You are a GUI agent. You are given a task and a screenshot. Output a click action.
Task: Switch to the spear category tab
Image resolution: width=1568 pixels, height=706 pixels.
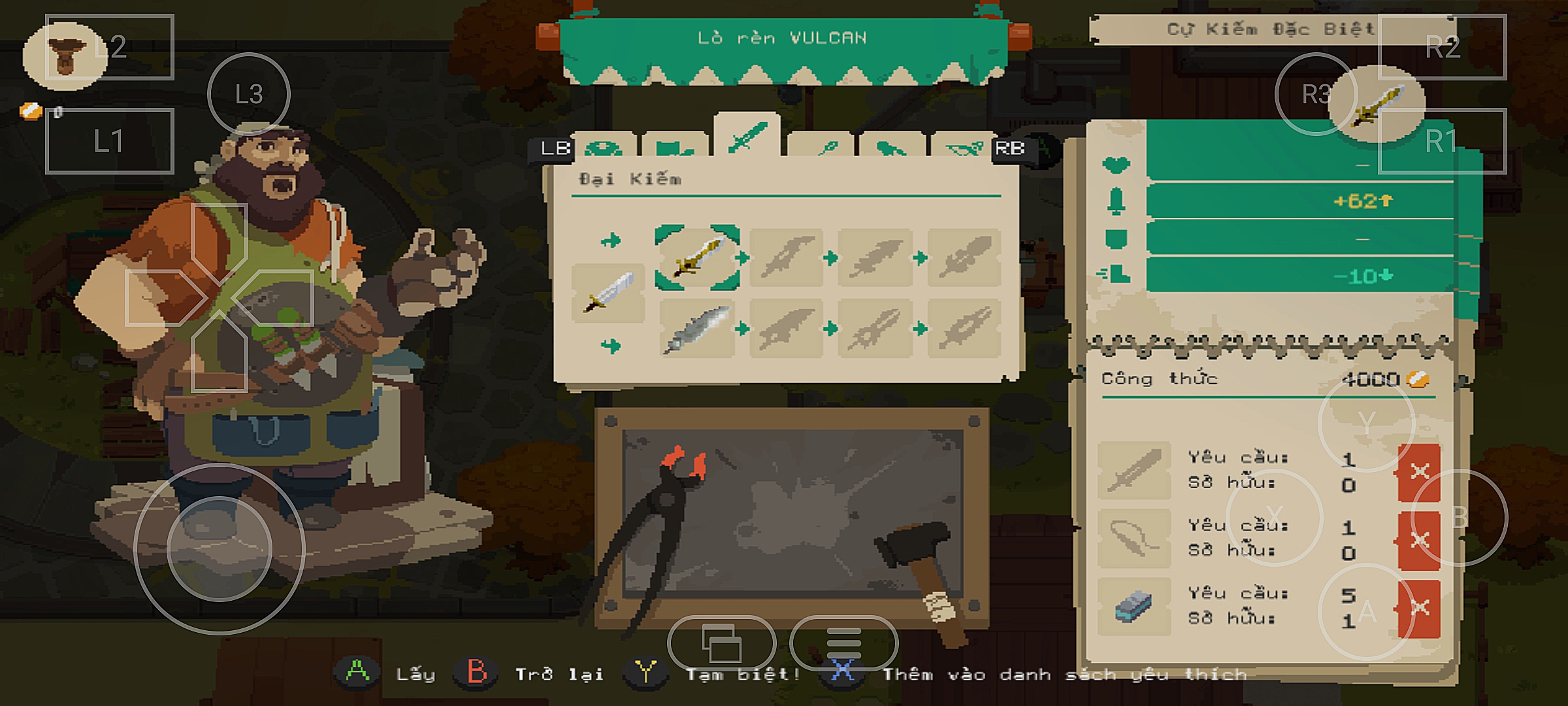pyautogui.click(x=821, y=148)
